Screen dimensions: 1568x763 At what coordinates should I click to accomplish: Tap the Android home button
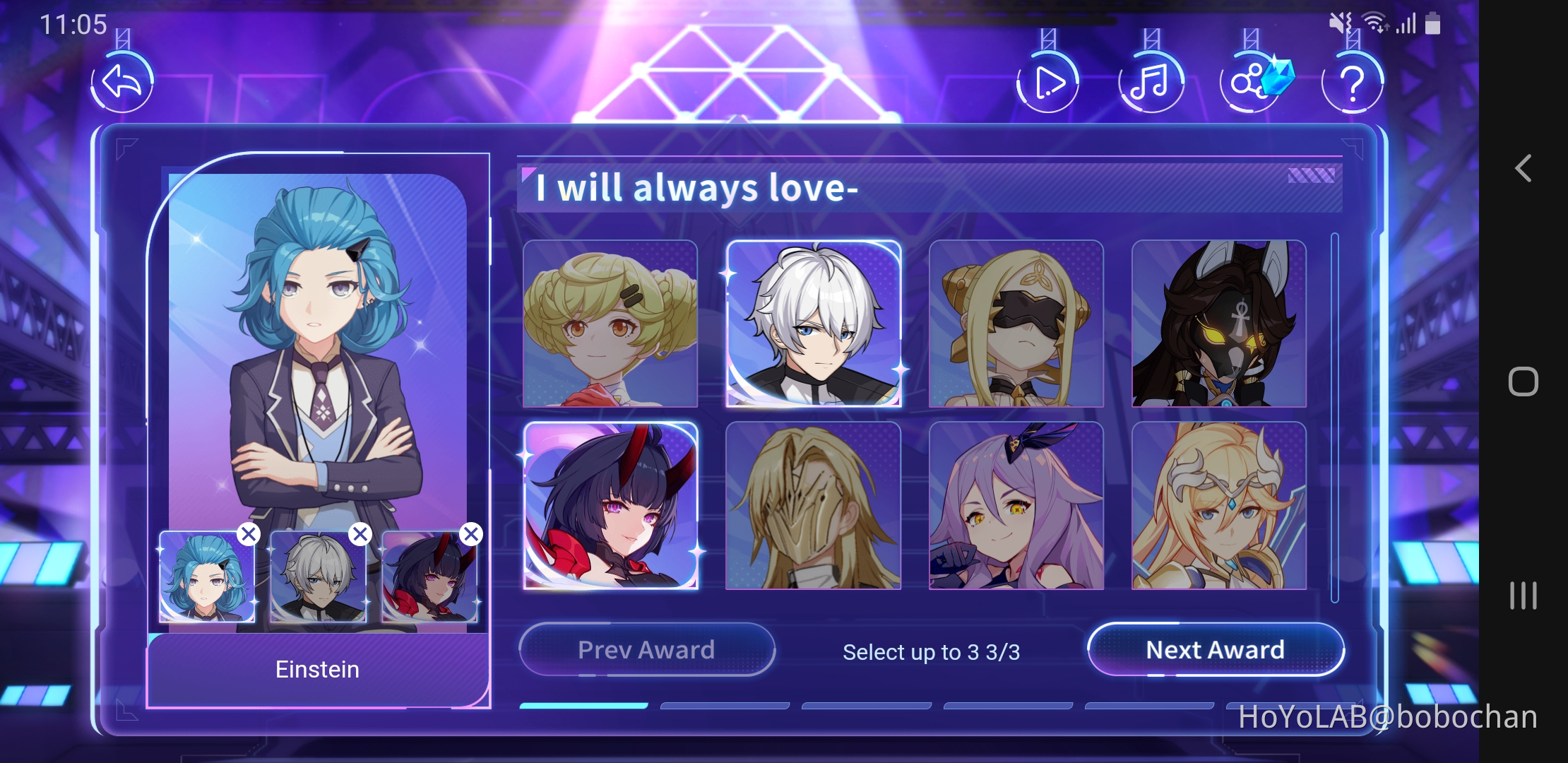1523,381
